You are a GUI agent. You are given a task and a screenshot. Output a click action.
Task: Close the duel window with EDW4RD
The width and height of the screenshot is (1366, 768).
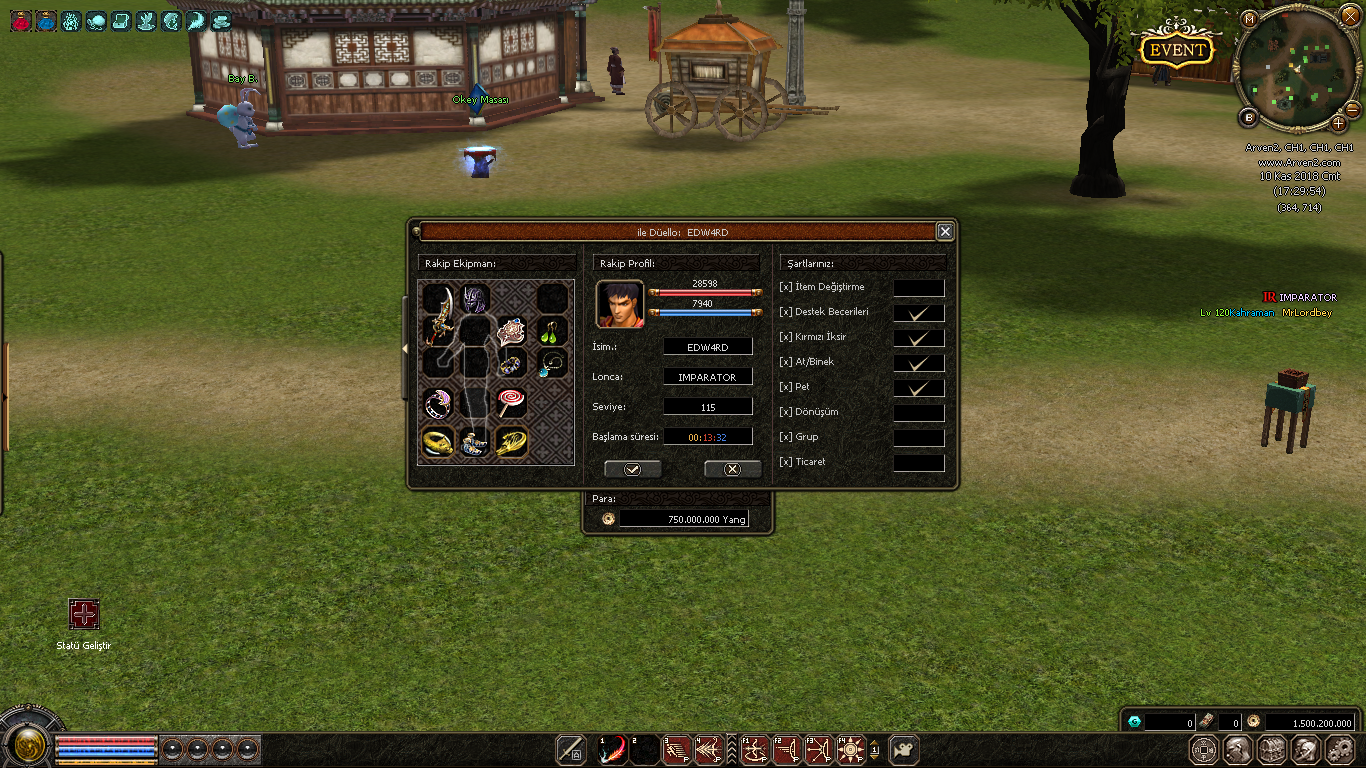945,232
